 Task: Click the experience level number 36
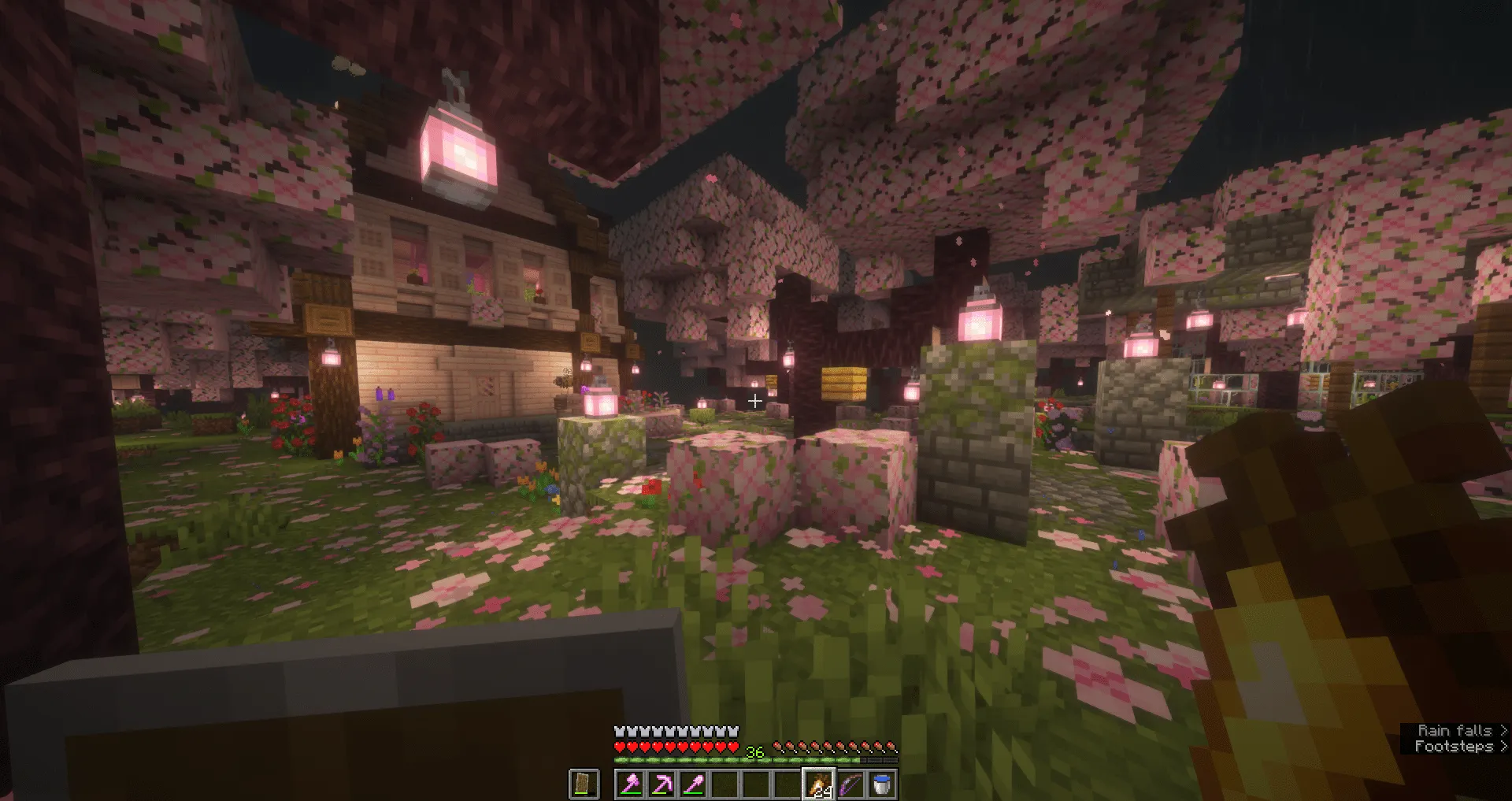[755, 752]
